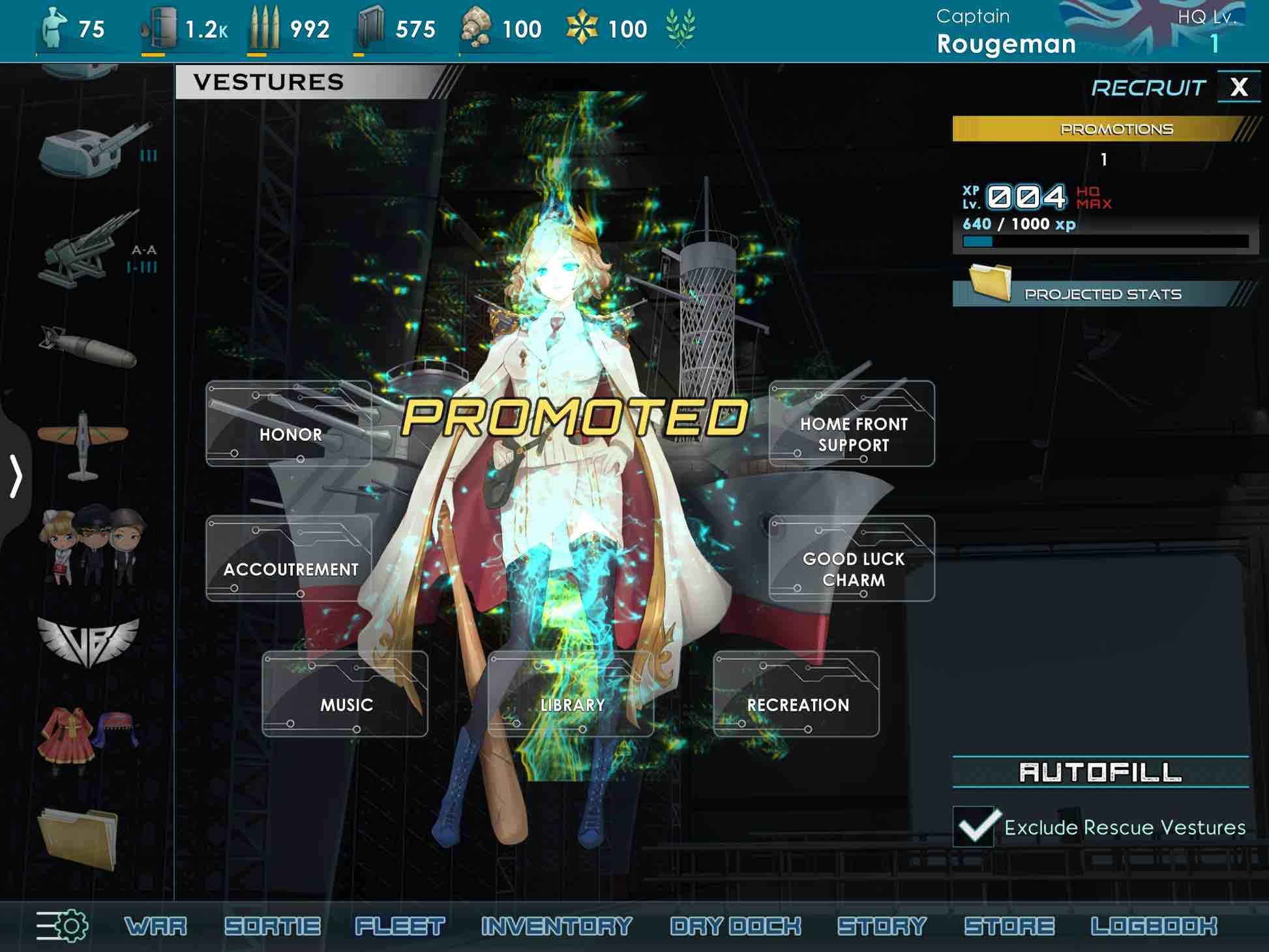Open the settings gear in the bottom bar
This screenshot has height=952, width=1269.
[x=62, y=925]
